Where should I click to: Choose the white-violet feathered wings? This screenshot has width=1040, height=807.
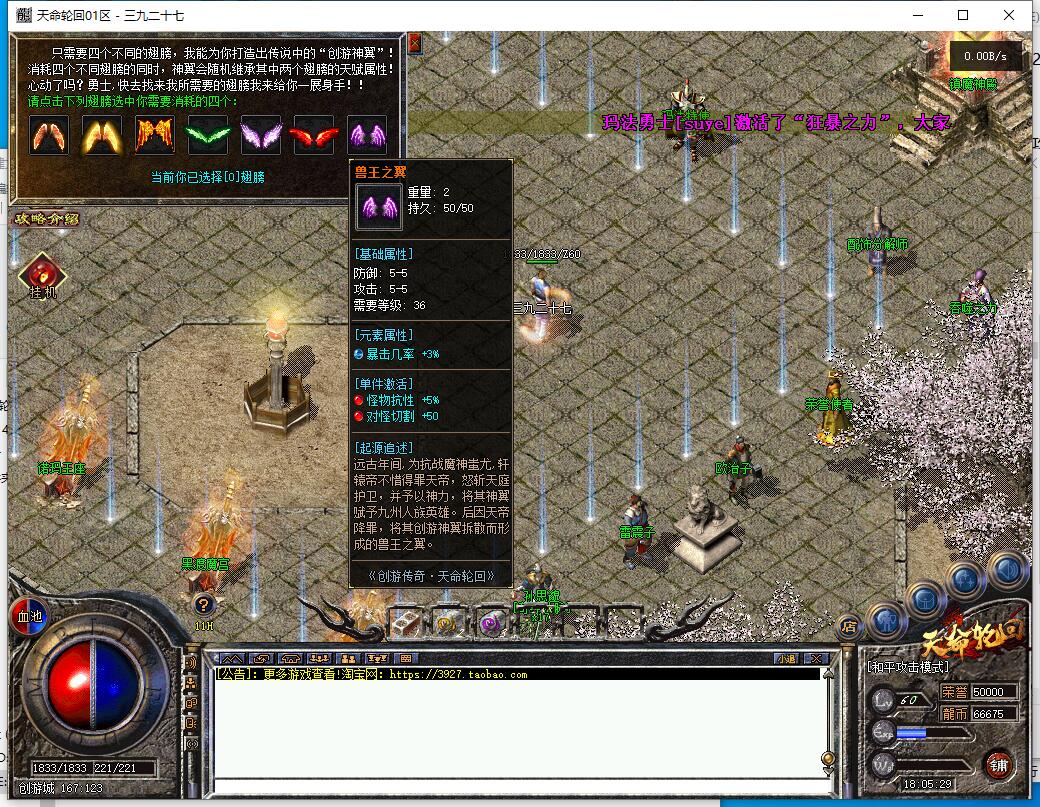click(x=261, y=135)
